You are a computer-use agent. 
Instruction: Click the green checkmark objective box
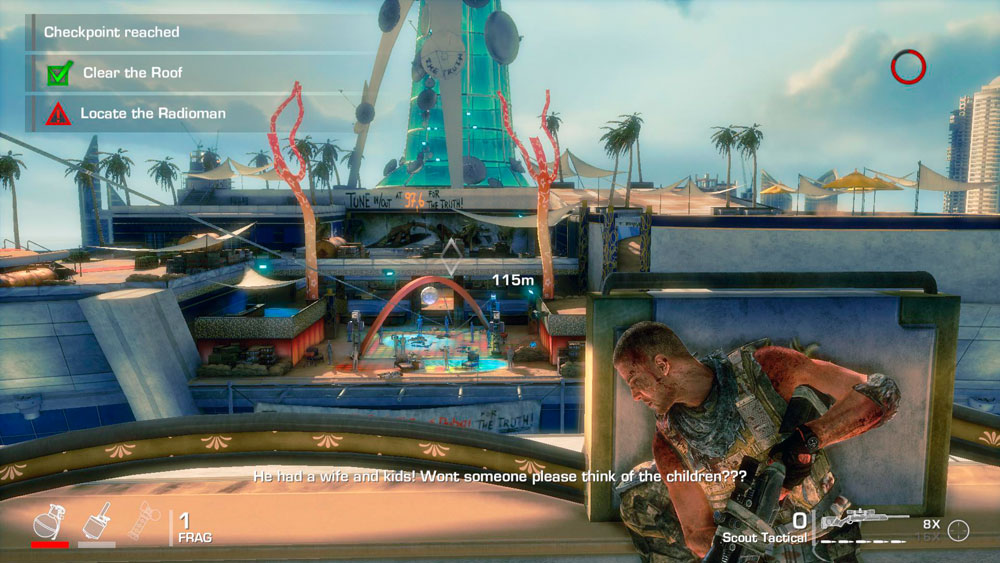click(59, 73)
